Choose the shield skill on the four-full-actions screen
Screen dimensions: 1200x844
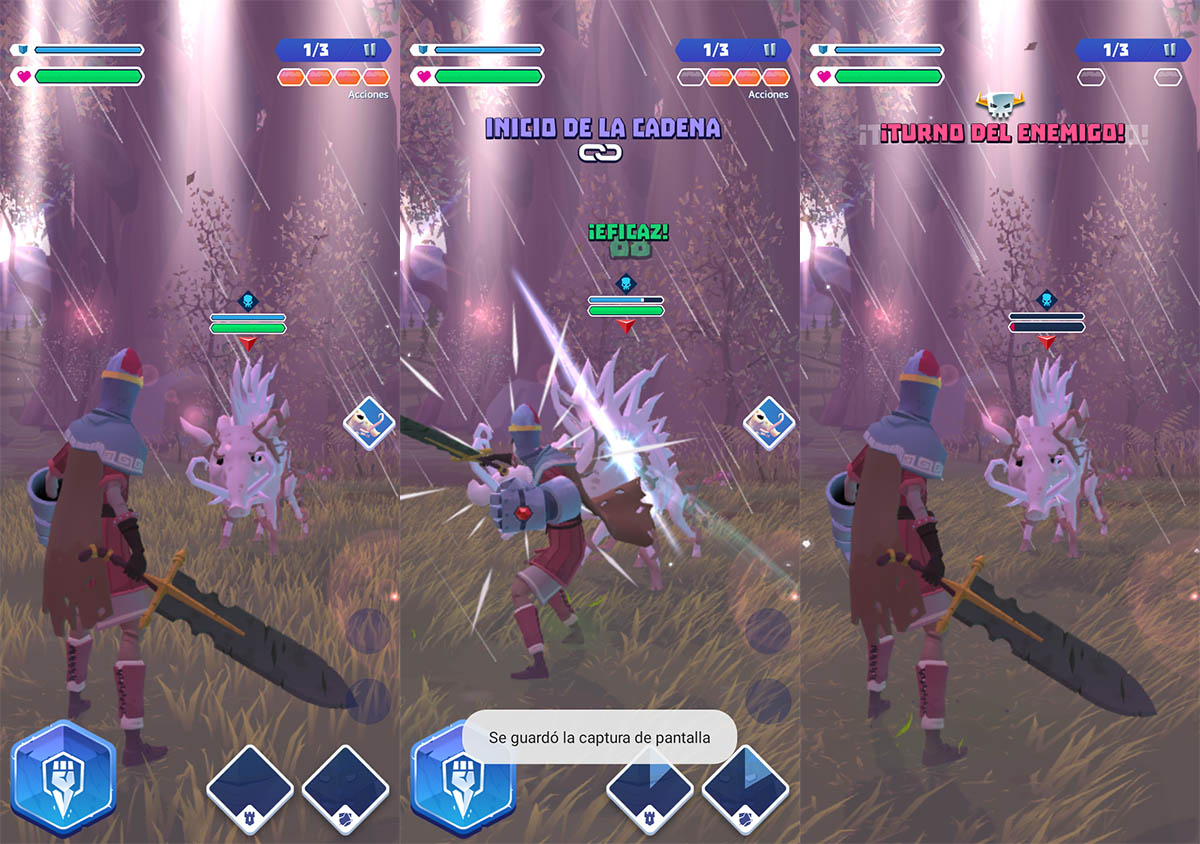[345, 790]
